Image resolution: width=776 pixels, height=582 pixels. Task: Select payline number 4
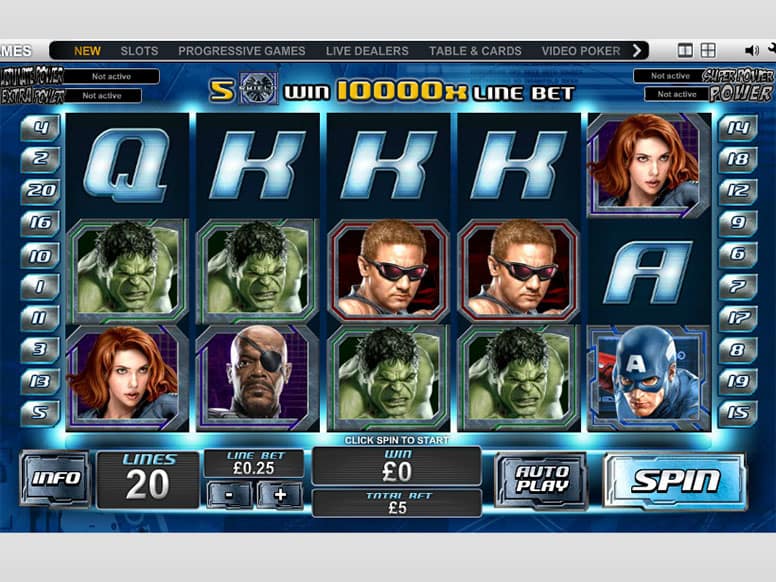pos(41,128)
